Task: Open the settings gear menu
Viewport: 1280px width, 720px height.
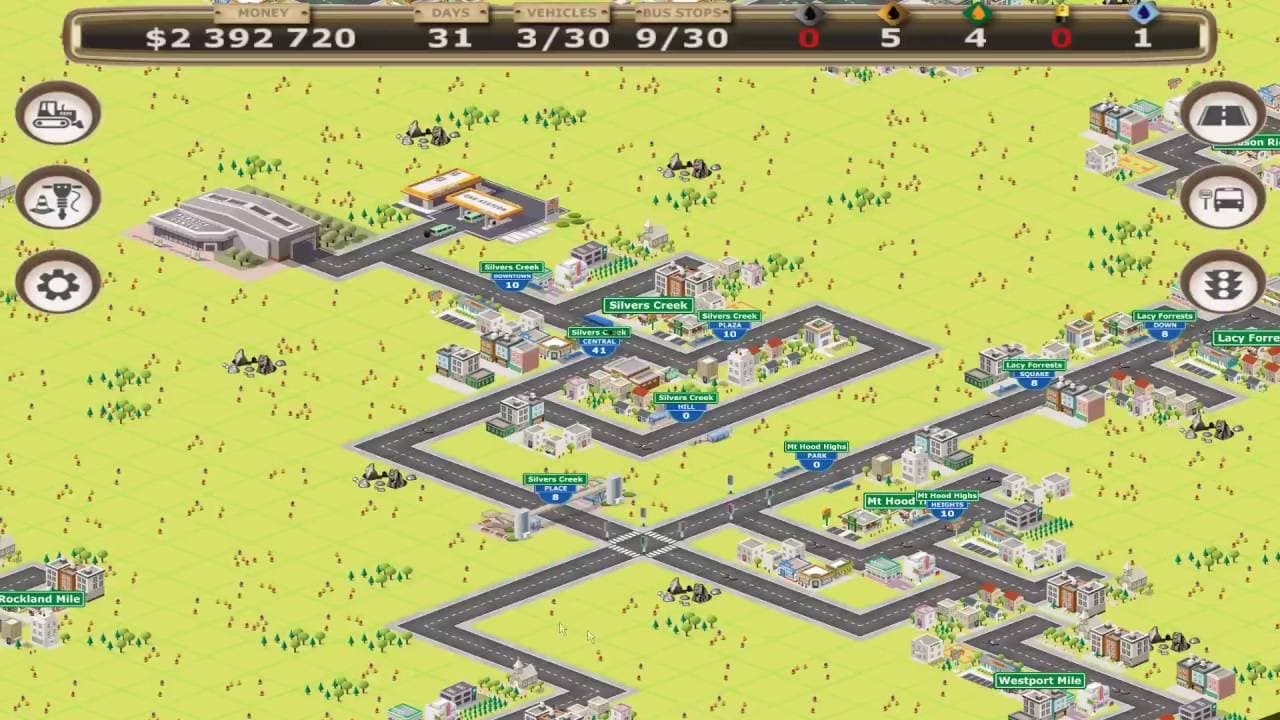Action: [57, 283]
